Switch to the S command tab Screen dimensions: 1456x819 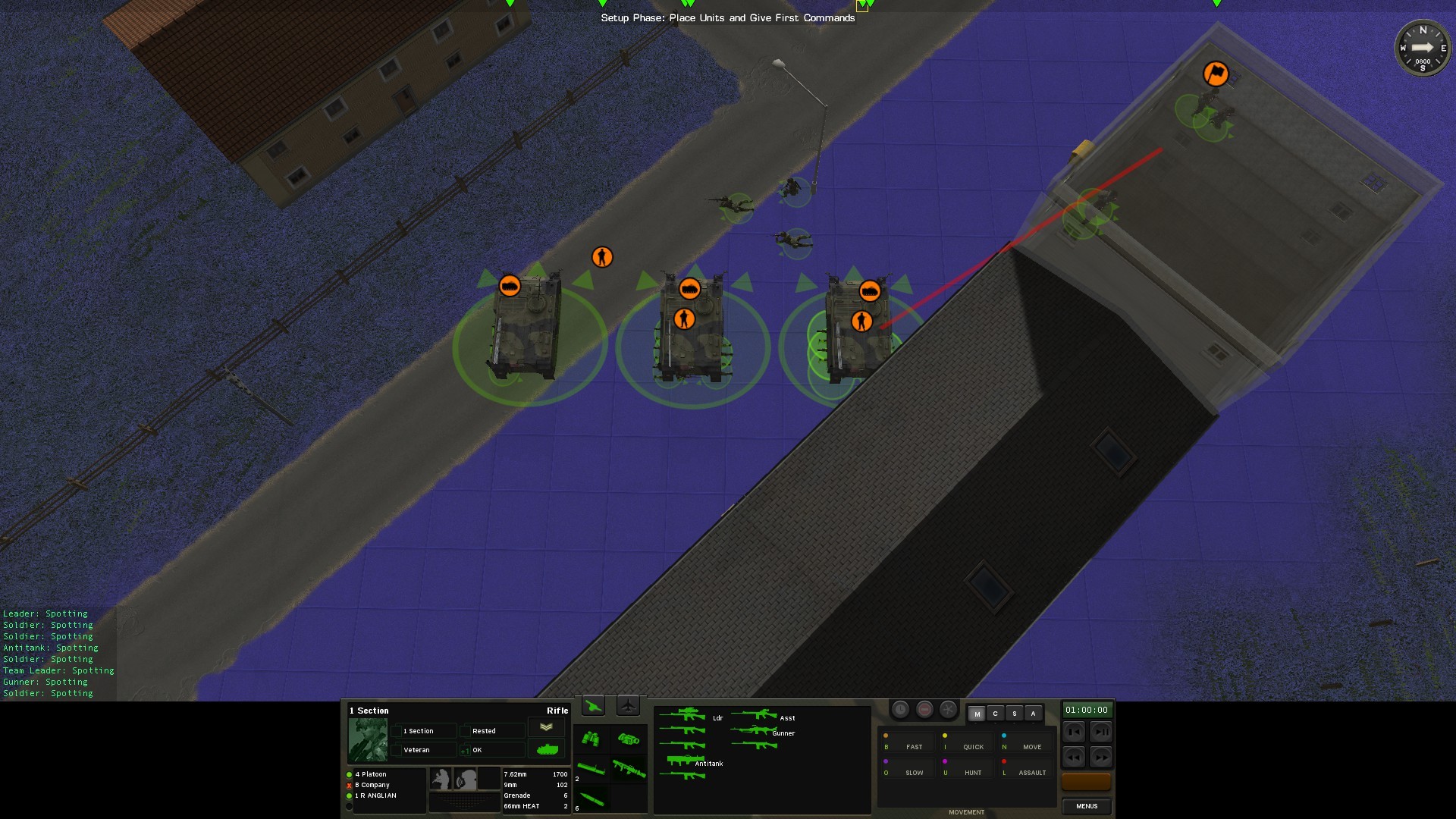1015,714
